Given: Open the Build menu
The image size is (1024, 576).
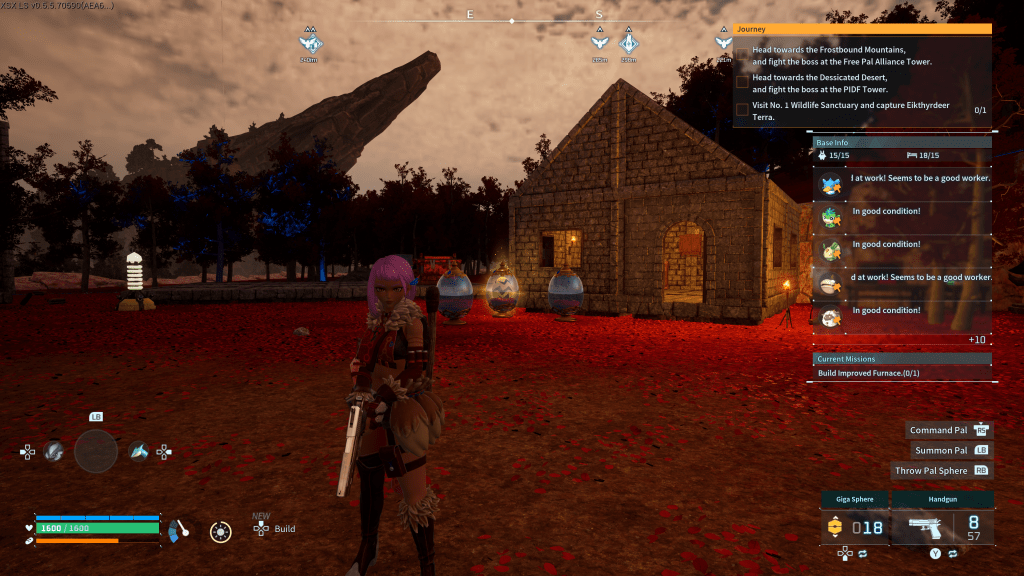Looking at the screenshot, I should tap(284, 529).
